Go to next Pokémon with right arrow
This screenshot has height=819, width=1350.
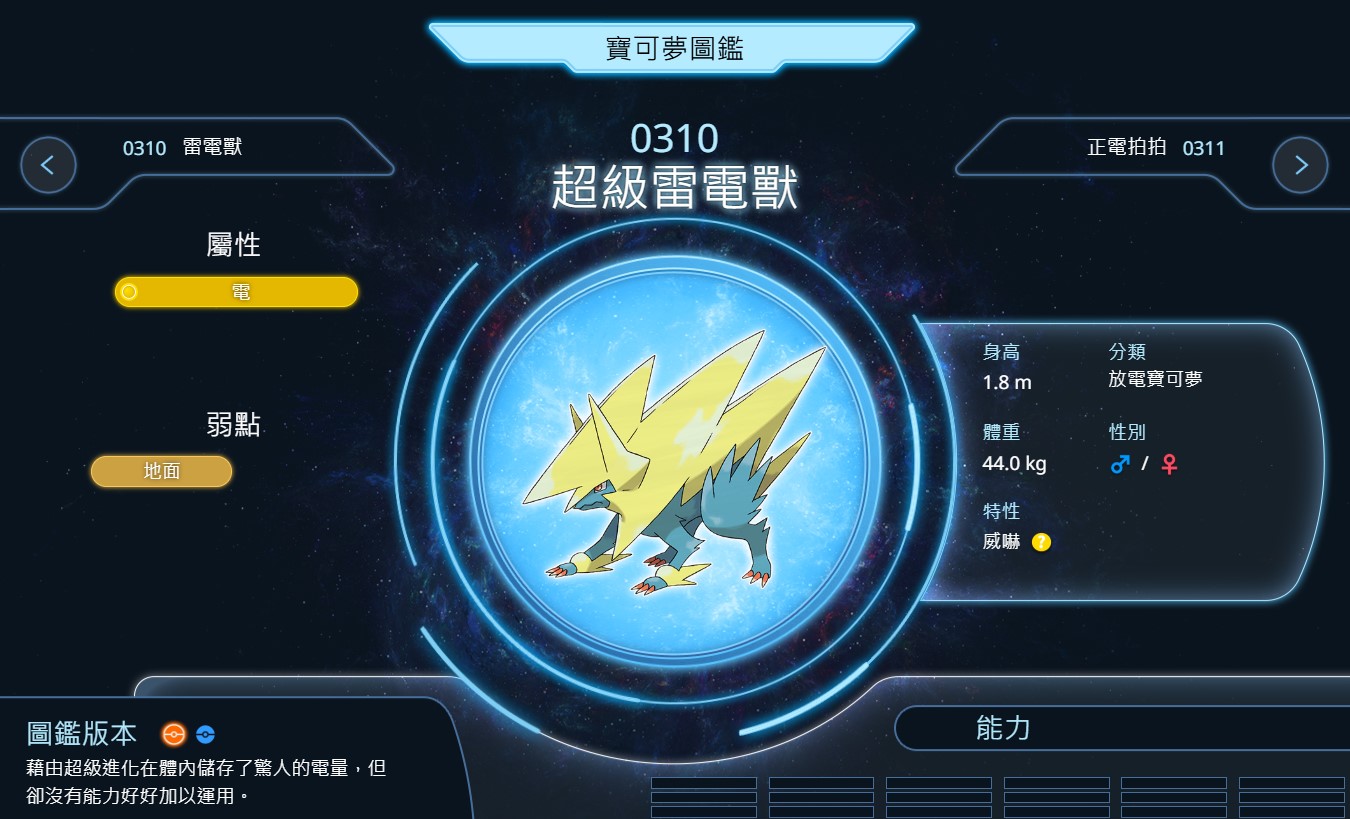[x=1300, y=165]
